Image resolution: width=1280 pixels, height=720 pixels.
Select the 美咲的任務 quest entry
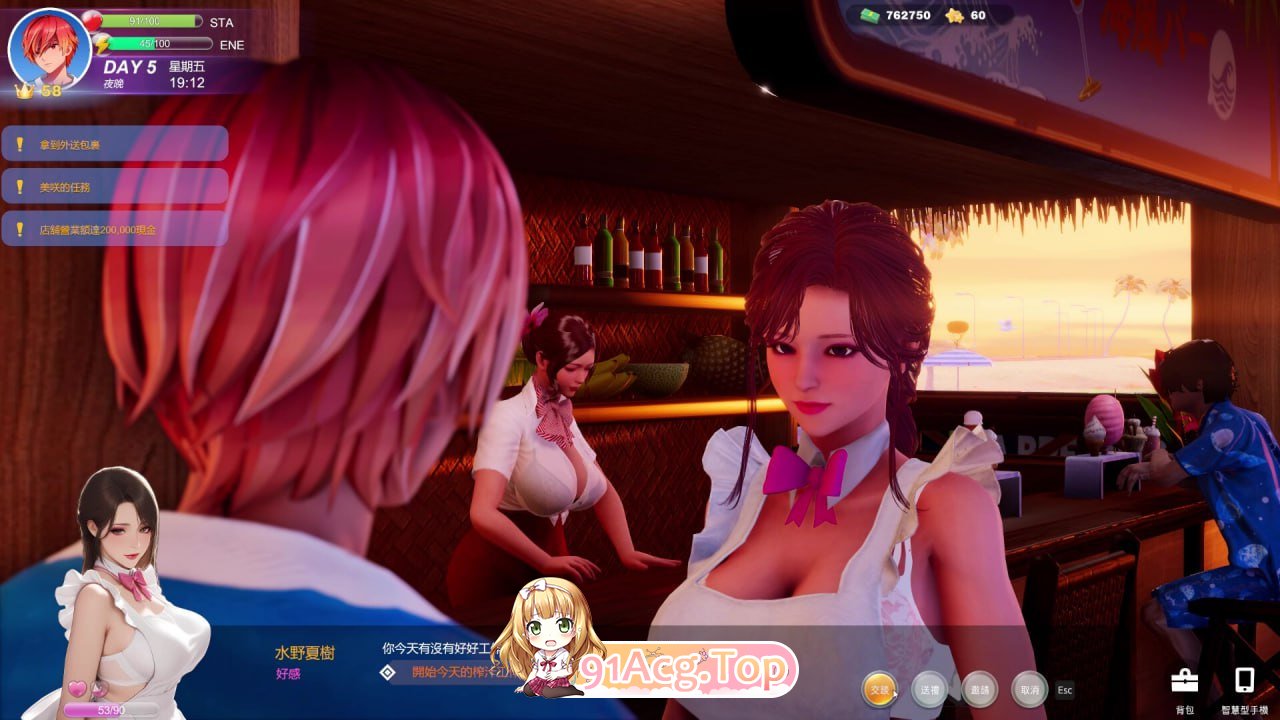(115, 186)
